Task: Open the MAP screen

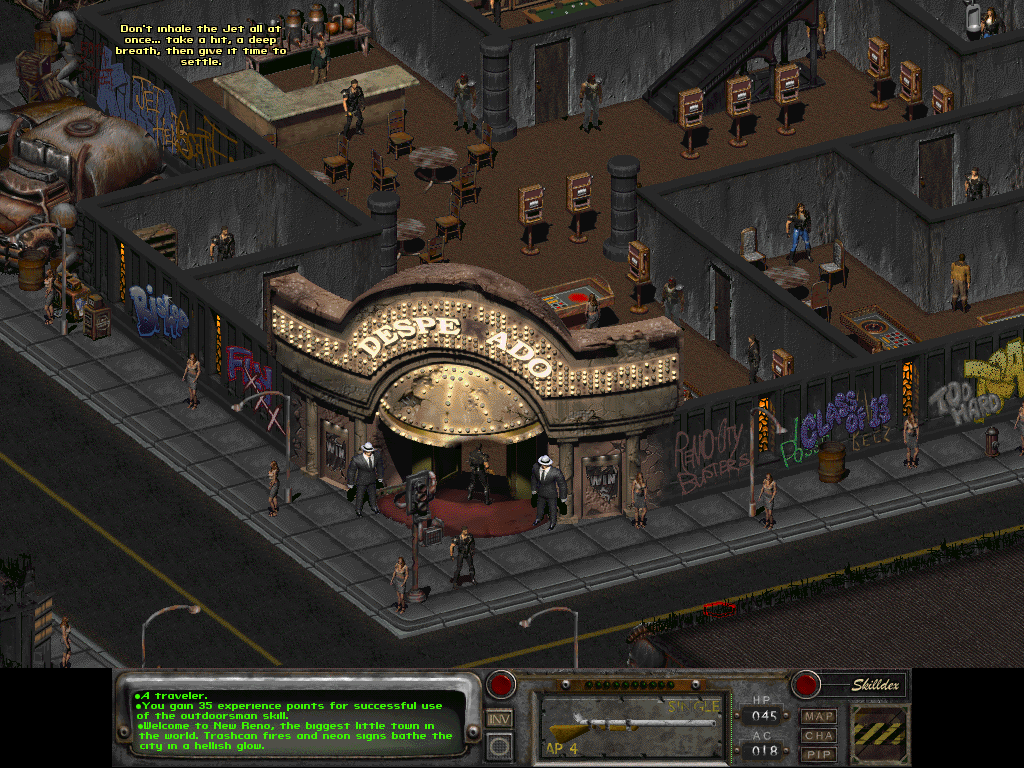Action: pyautogui.click(x=819, y=716)
